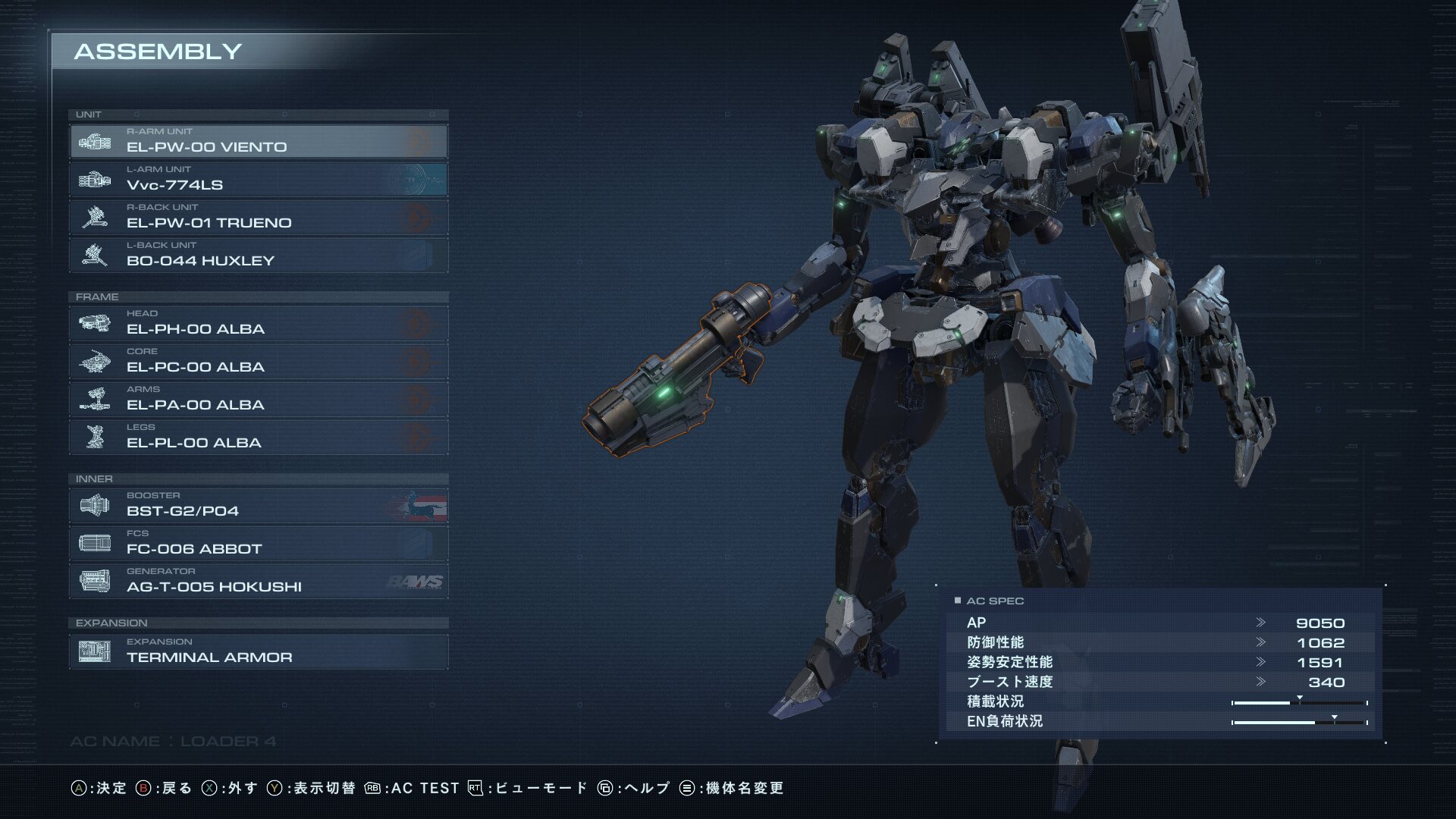The image size is (1456, 819).
Task: Select the BO-044 HUXLEY left back unit
Action: [x=259, y=255]
